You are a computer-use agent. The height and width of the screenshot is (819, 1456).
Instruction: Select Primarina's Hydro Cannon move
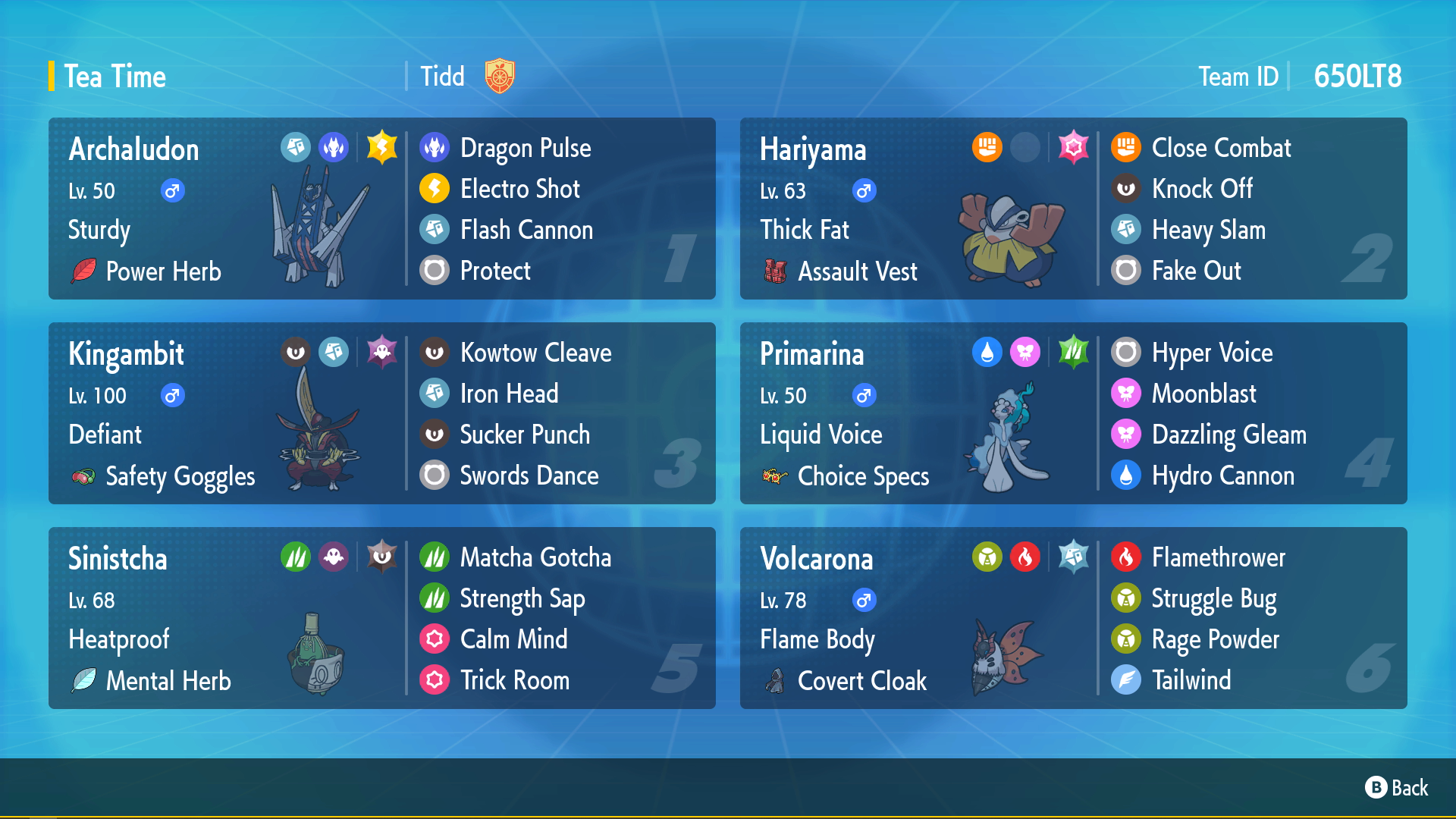(1222, 475)
